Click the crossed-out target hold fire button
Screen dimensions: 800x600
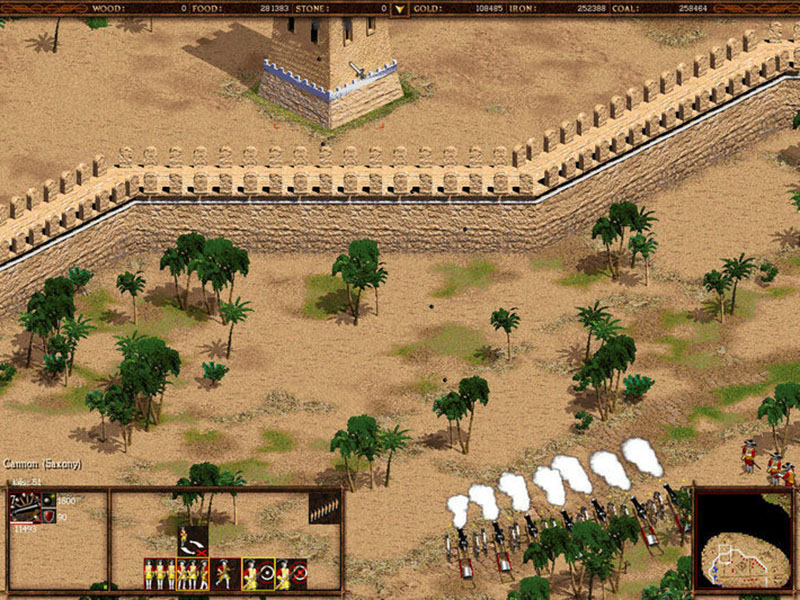coord(291,574)
